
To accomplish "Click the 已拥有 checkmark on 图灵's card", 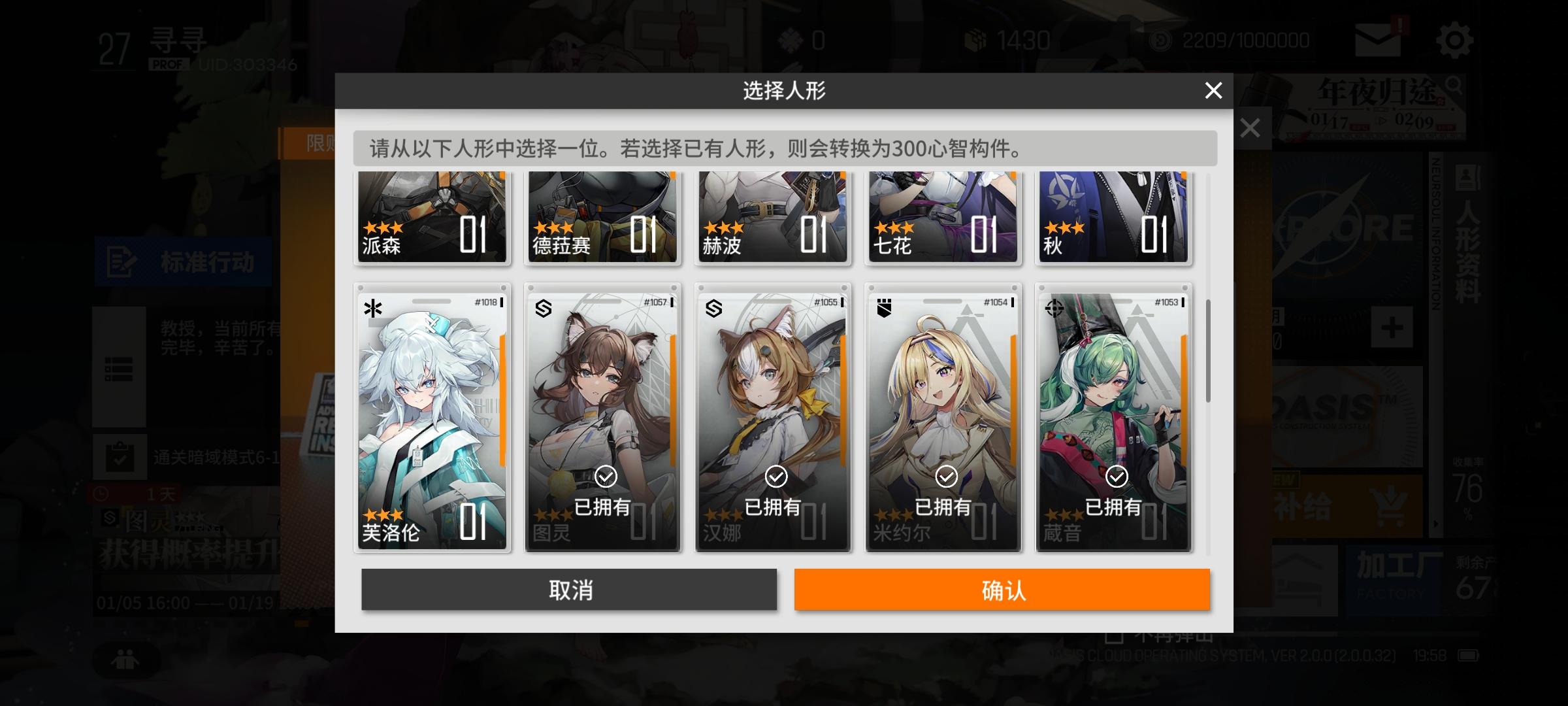I will 607,477.
